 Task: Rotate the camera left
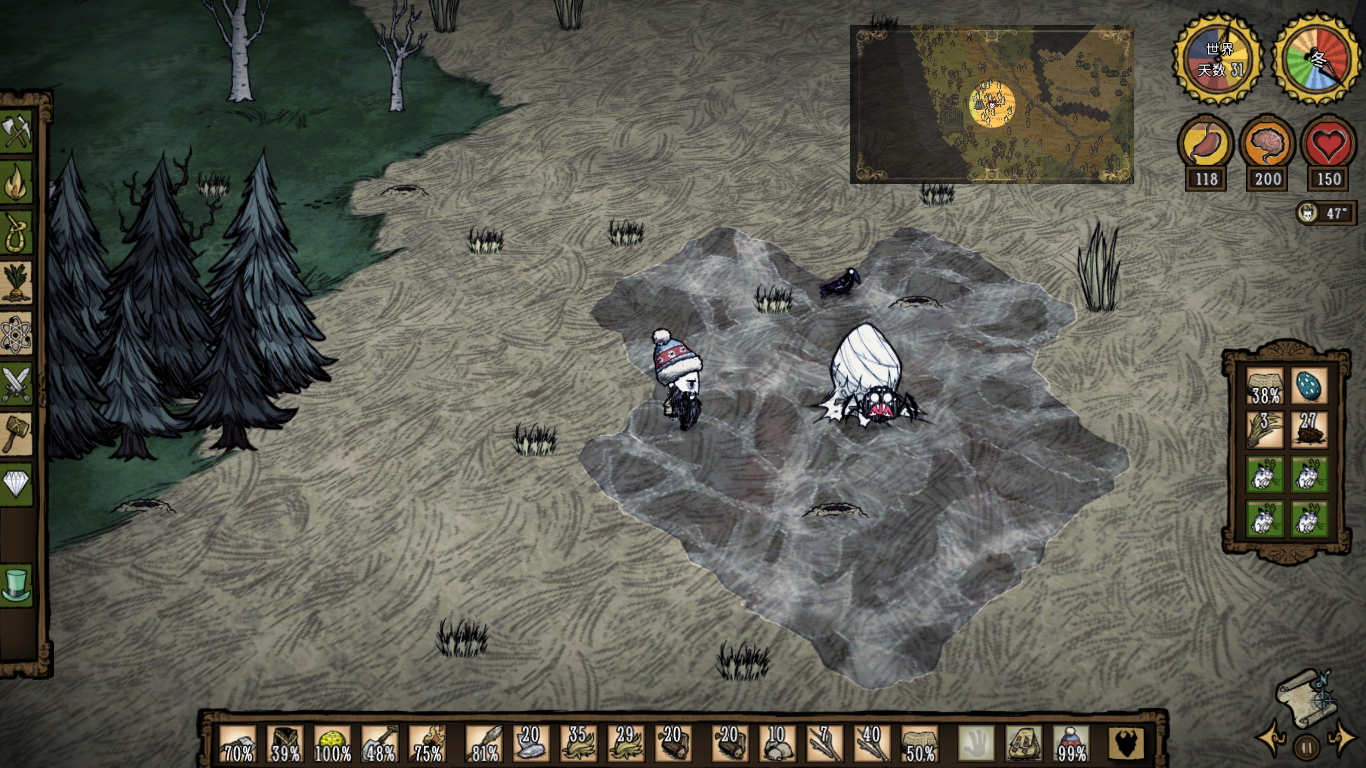(1271, 741)
